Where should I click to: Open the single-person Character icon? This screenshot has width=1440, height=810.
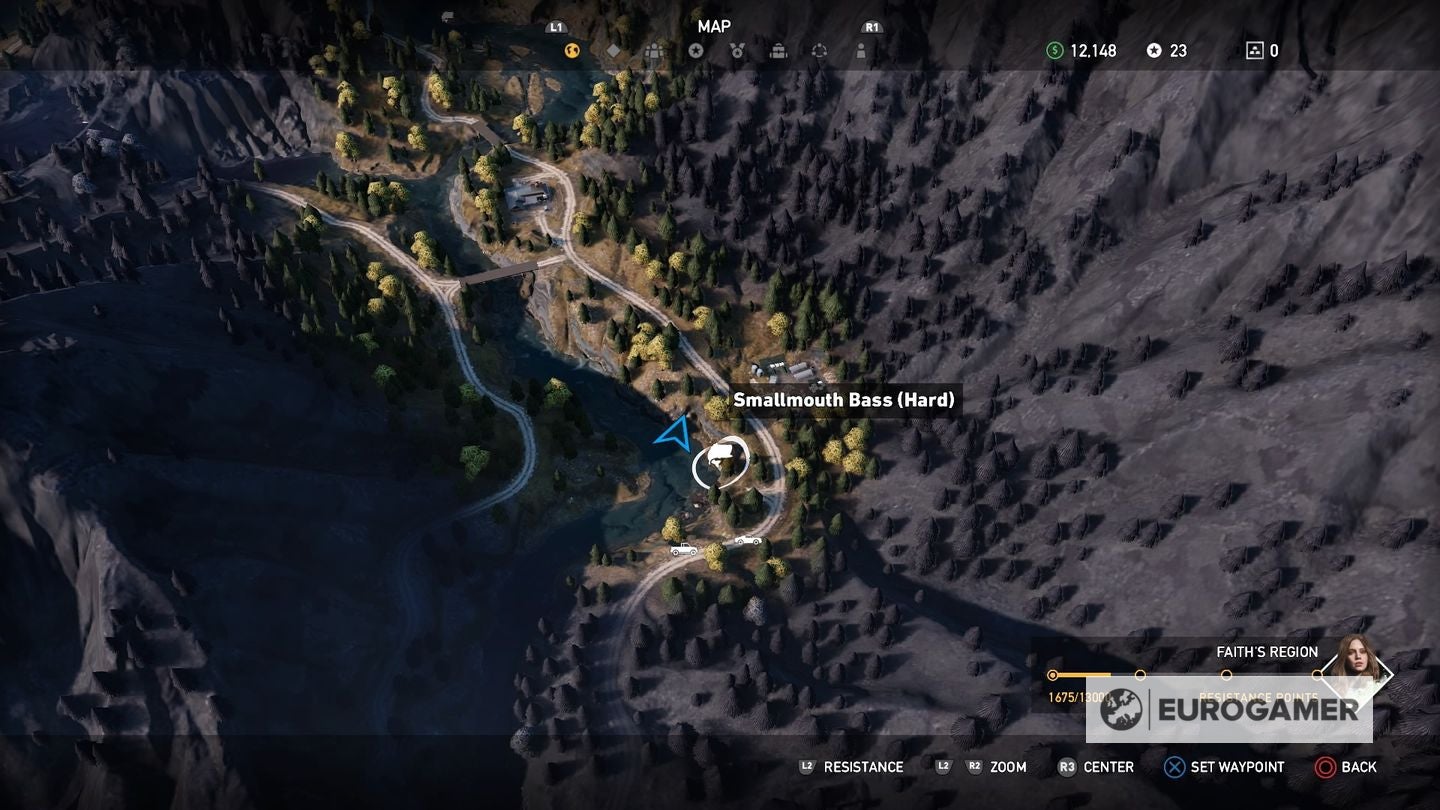click(862, 50)
